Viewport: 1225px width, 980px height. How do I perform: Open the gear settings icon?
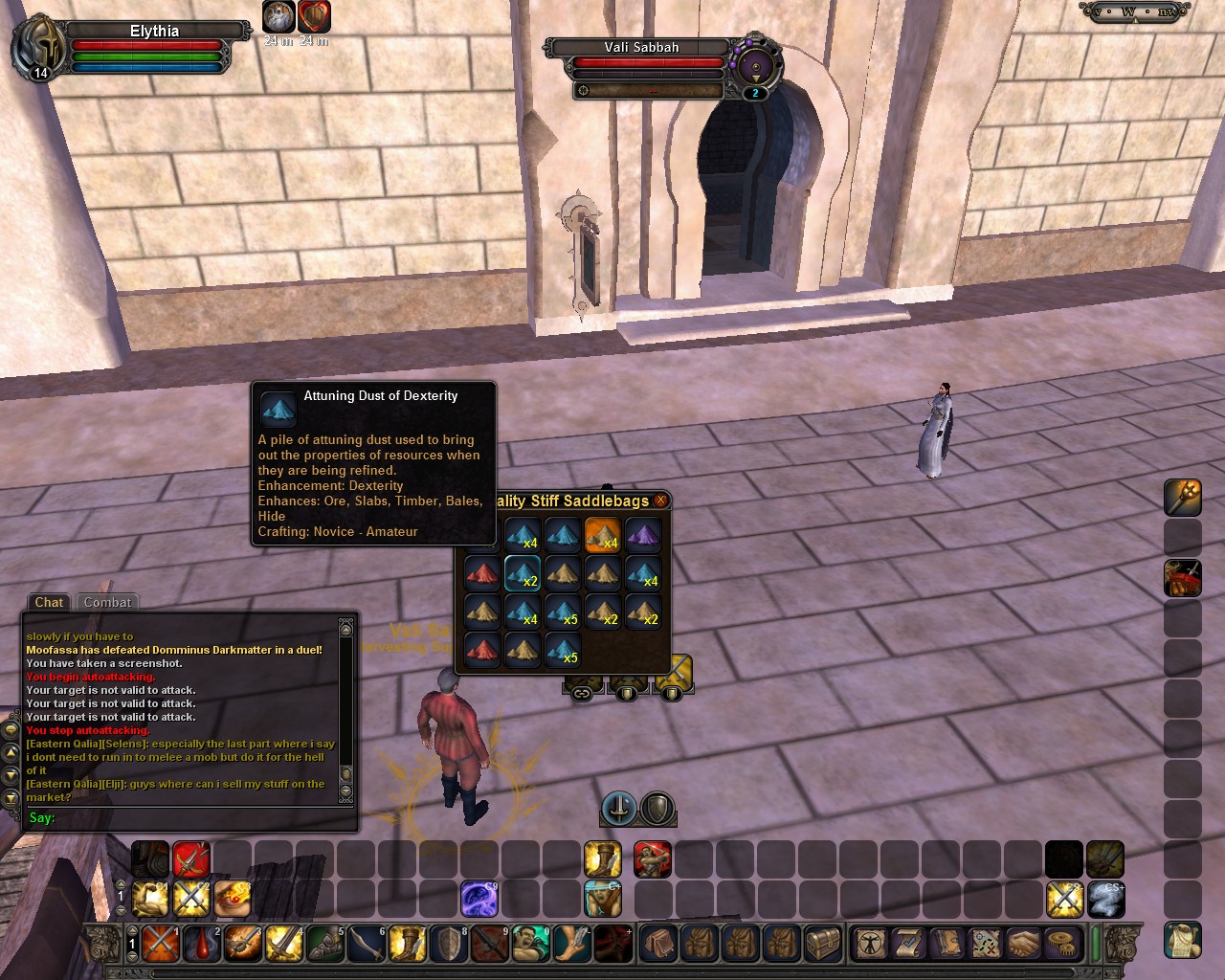(x=1060, y=943)
